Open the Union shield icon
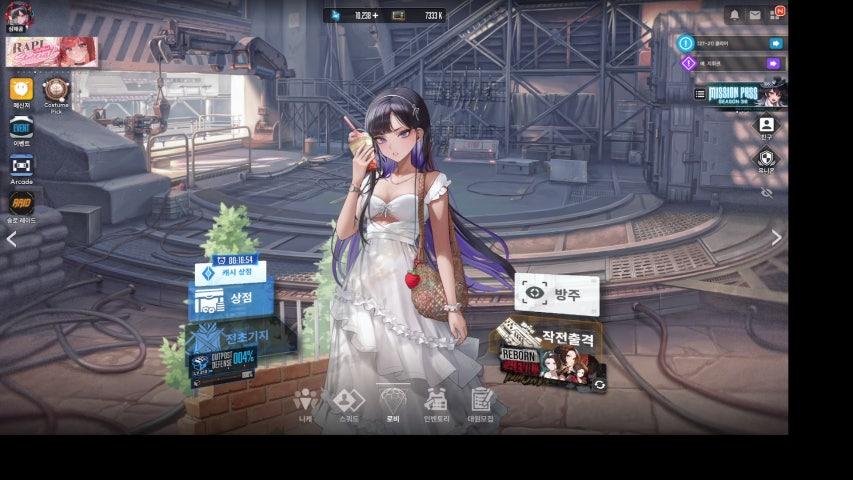This screenshot has width=853, height=480. 766,158
